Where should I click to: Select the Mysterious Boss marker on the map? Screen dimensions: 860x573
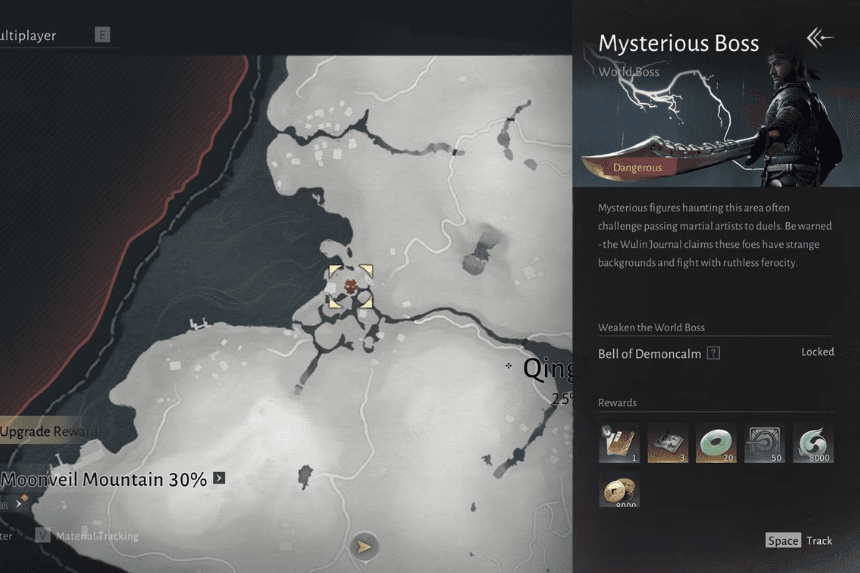click(x=351, y=287)
